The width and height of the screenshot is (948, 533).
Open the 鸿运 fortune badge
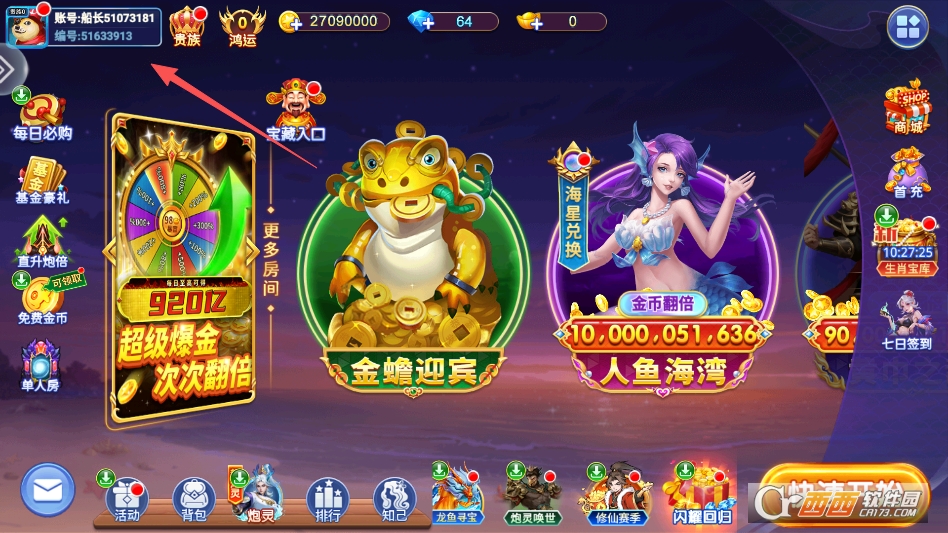[x=242, y=26]
